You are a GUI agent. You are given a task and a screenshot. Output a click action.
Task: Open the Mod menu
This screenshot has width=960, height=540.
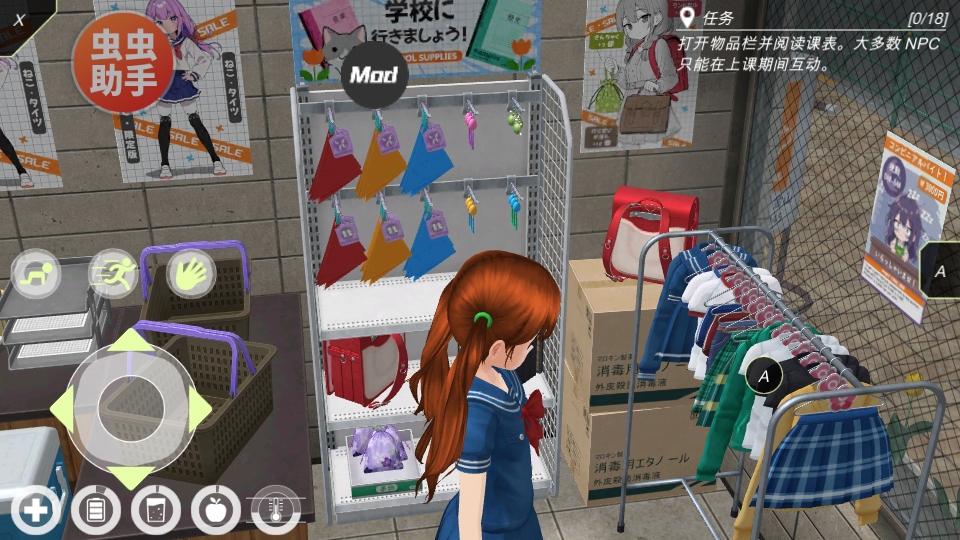coord(374,75)
